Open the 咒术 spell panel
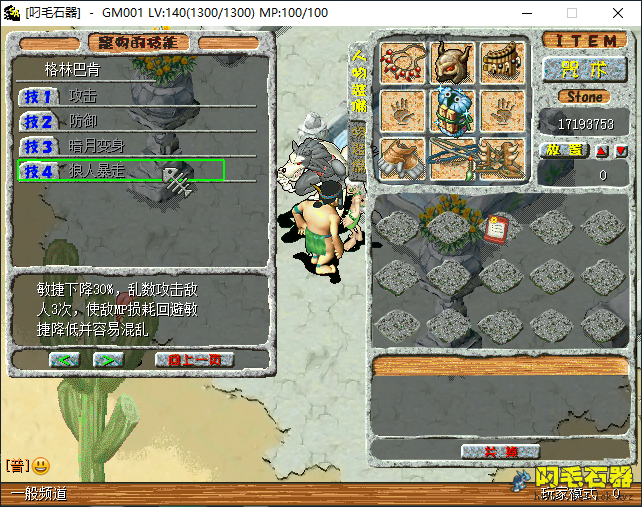Image resolution: width=642 pixels, height=507 pixels. 585,69
